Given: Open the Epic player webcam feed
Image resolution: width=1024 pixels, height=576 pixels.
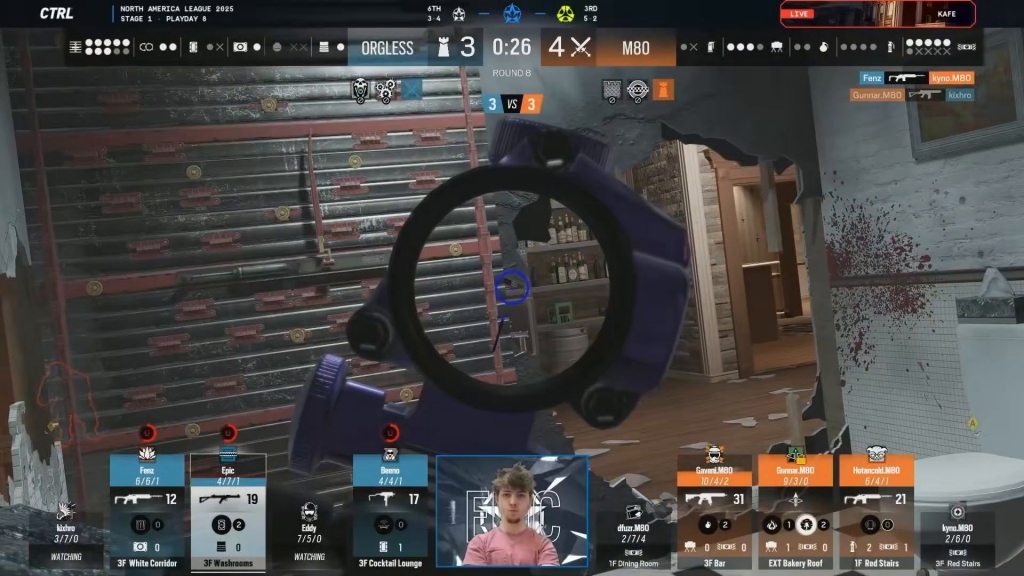Looking at the screenshot, I should click(x=511, y=511).
